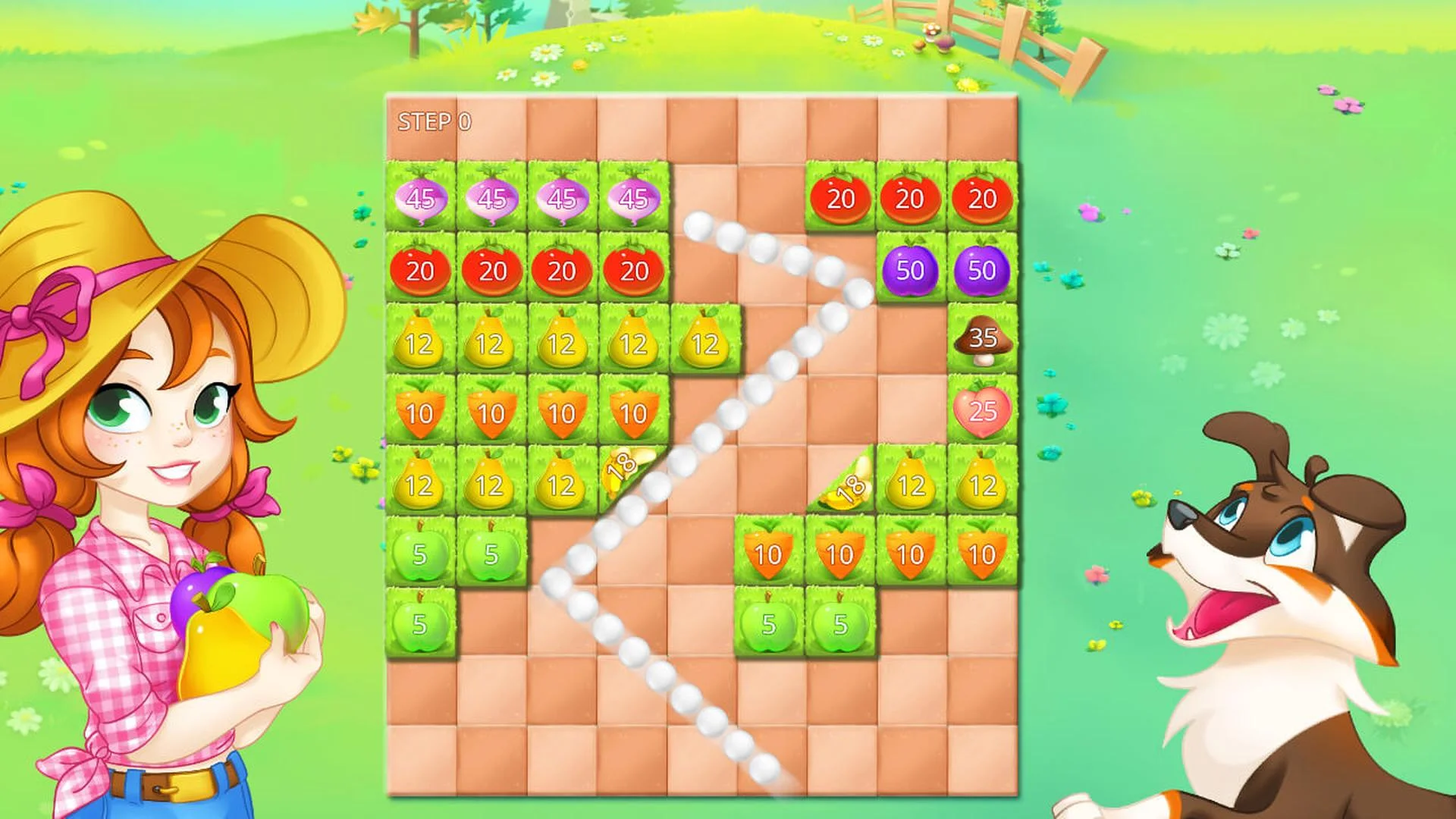
Task: Select the lone pear tile at row three's right end
Action: tap(702, 344)
